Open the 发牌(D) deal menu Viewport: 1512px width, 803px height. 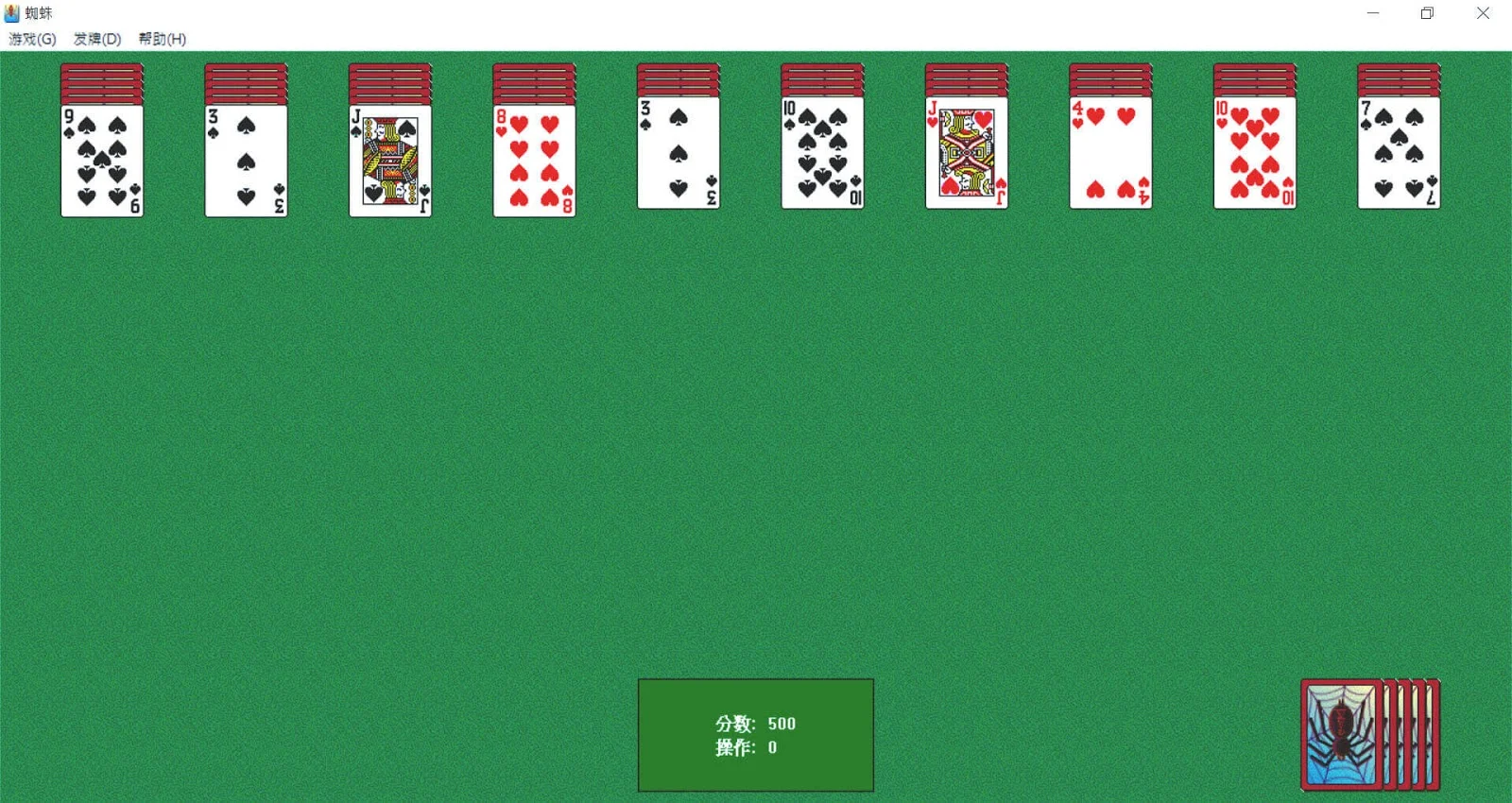pyautogui.click(x=98, y=40)
